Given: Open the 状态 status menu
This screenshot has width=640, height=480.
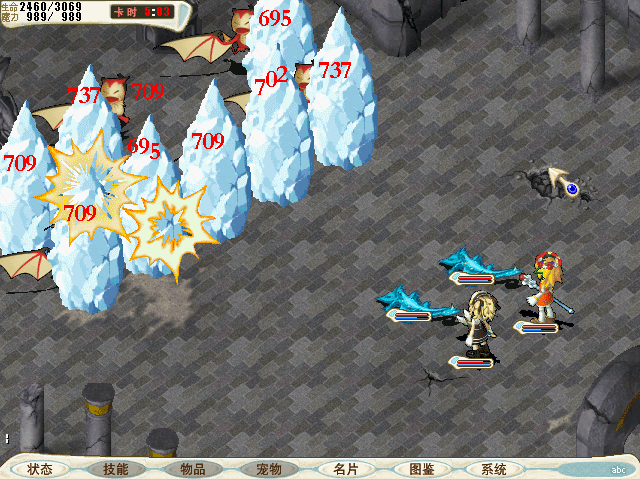Looking at the screenshot, I should pyautogui.click(x=40, y=468).
